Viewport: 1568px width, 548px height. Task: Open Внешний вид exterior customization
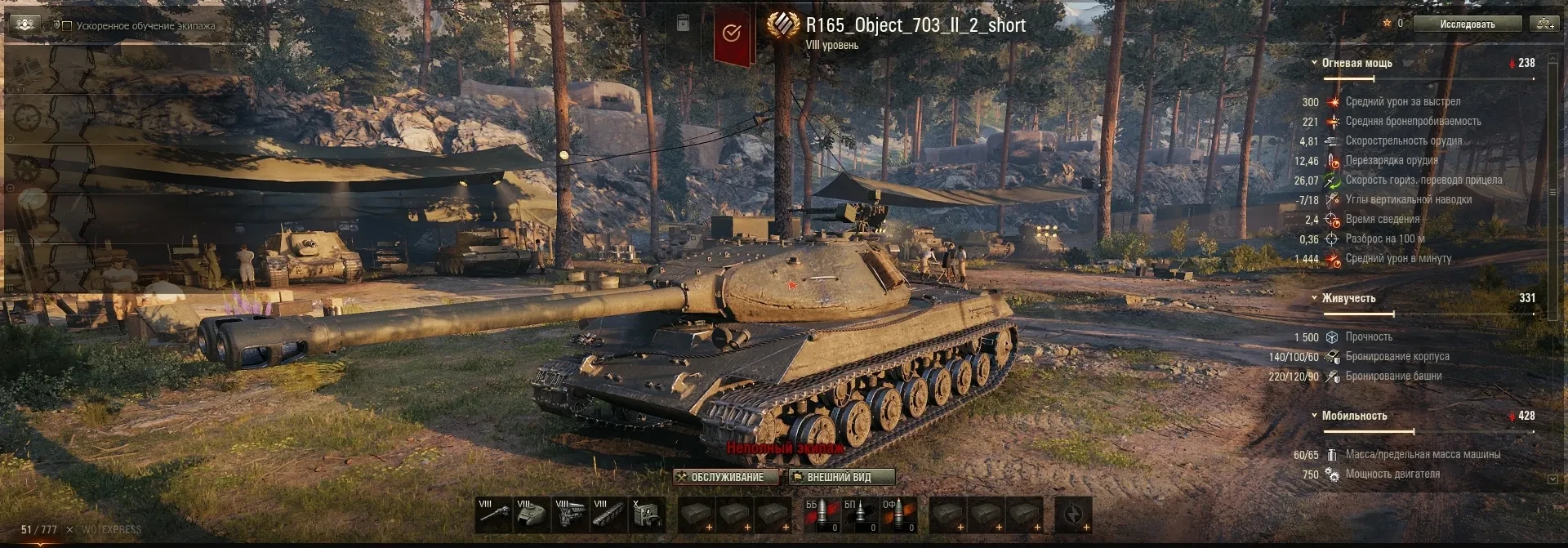click(x=840, y=477)
